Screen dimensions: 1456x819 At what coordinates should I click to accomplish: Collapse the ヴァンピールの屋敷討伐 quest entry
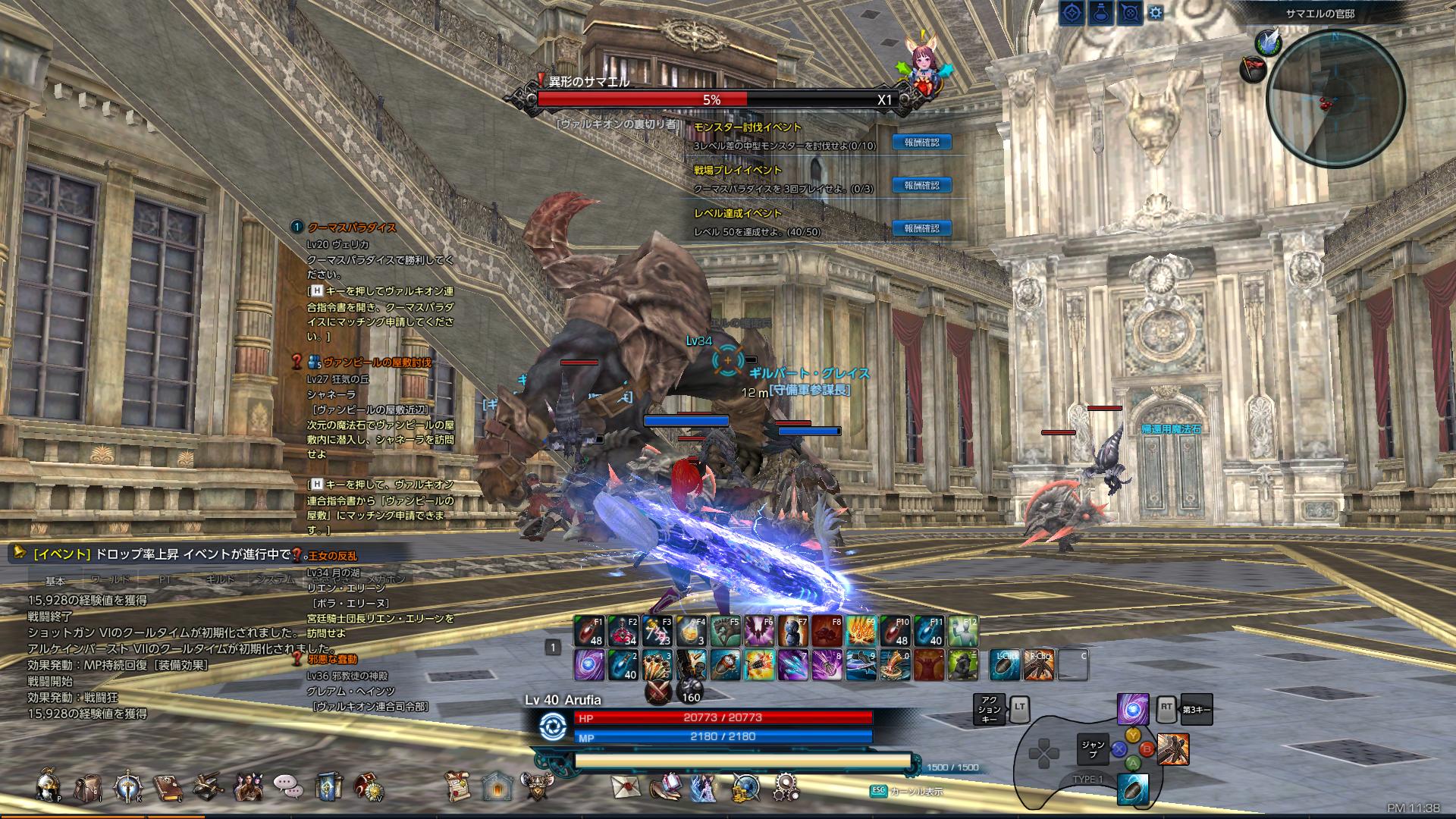tap(296, 363)
